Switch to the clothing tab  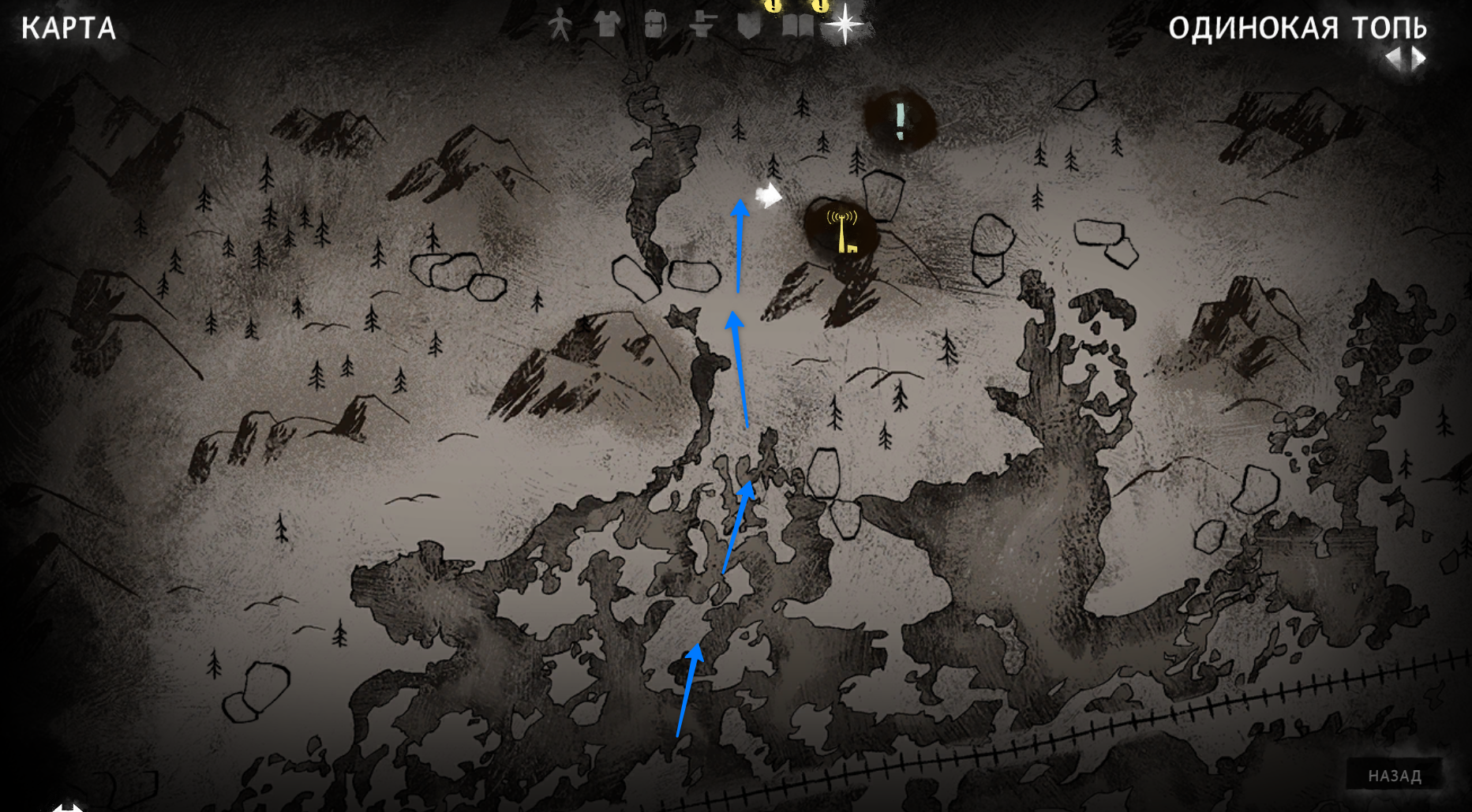click(x=607, y=25)
